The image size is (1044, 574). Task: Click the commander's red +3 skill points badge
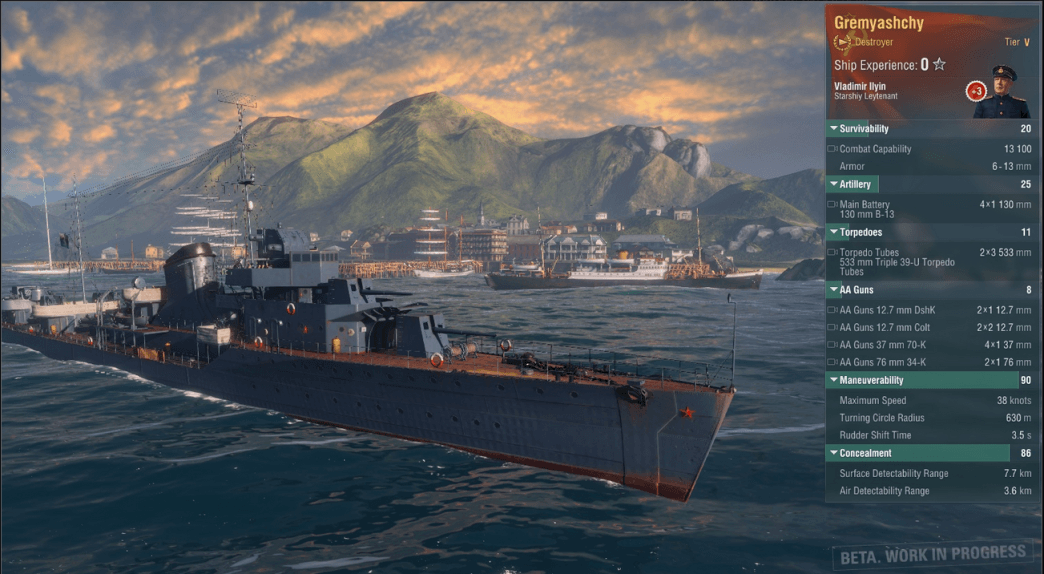975,91
